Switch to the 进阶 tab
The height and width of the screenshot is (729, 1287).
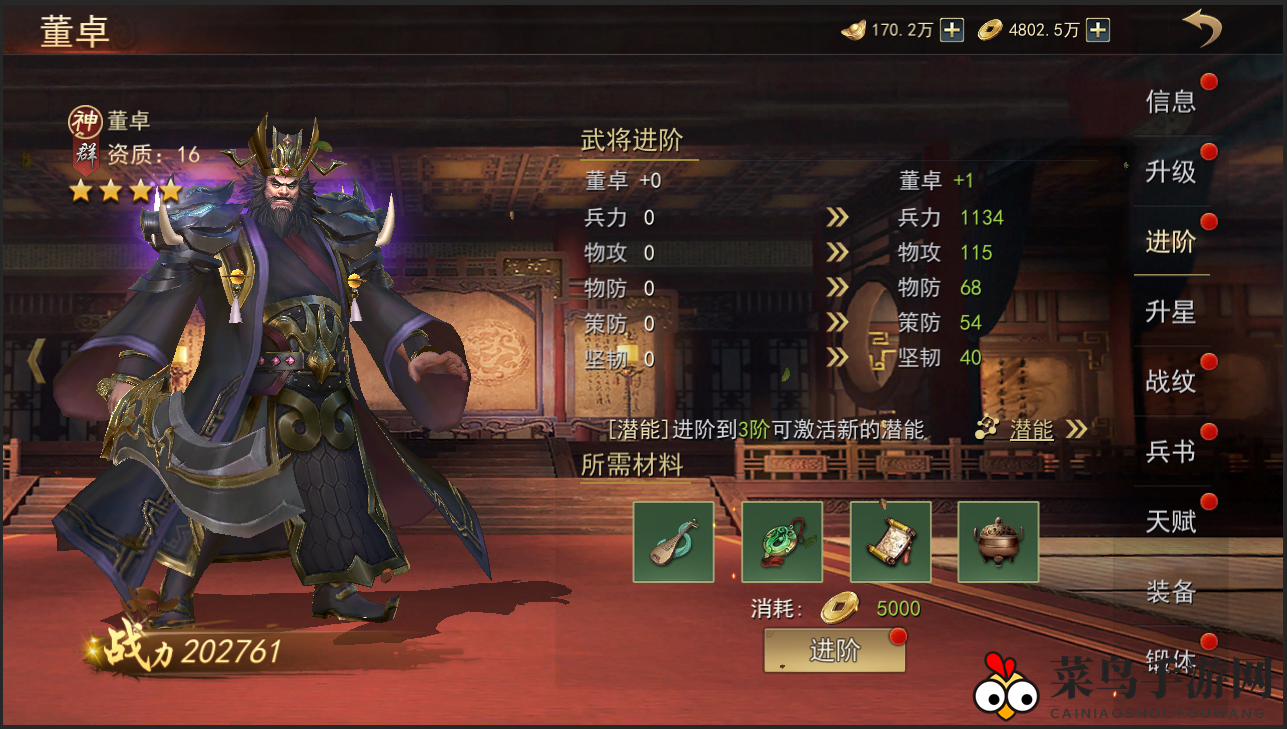(x=1171, y=241)
